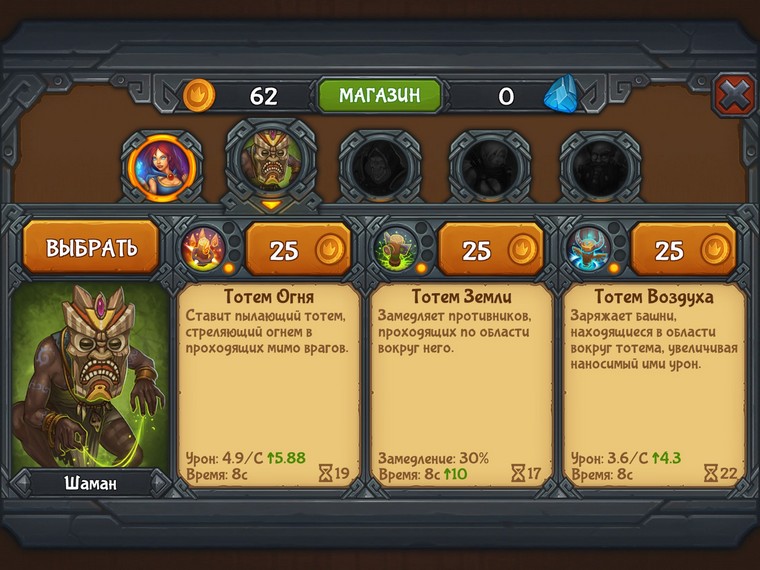Click the large Шаман character artwork
The image size is (760, 570).
coord(91,375)
